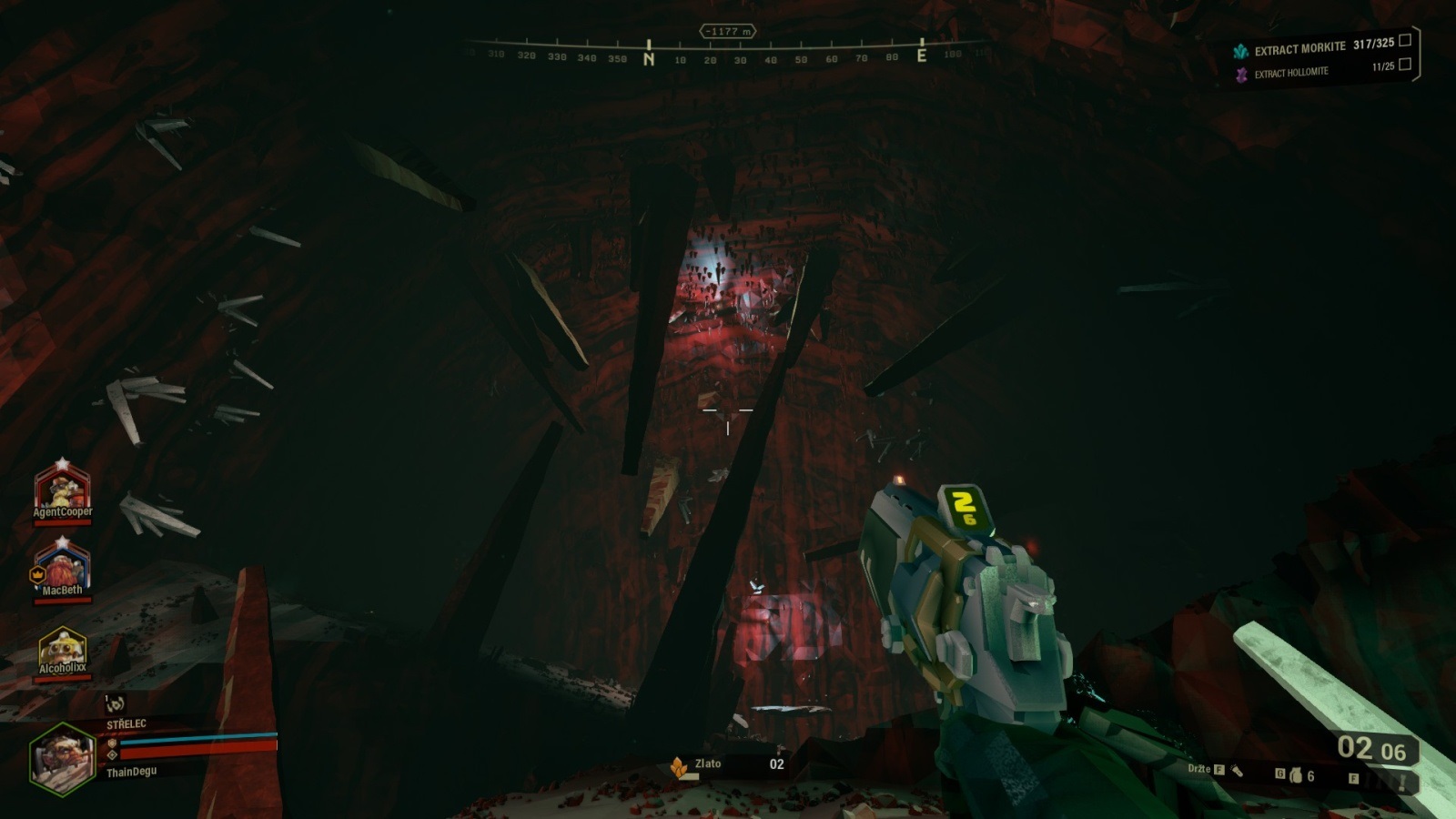Select the Extract Morkite objective
Viewport: 1456px width, 819px height.
[x=1299, y=48]
